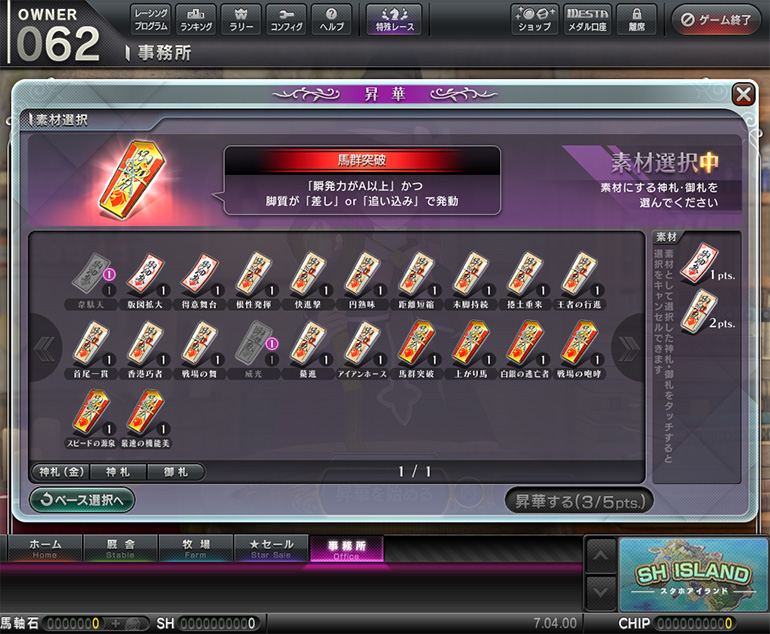
Task: Open the SH ISLAND banner
Action: click(690, 575)
